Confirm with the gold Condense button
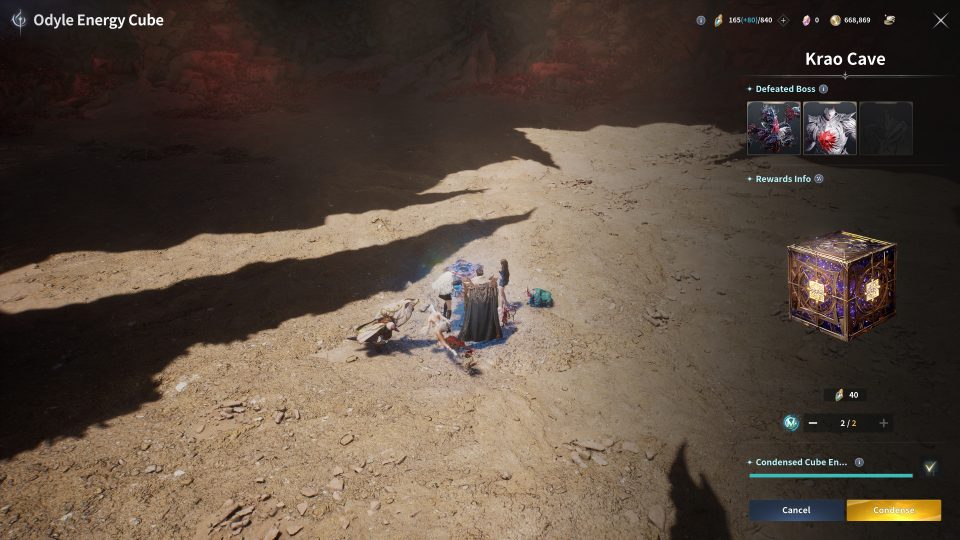This screenshot has width=960, height=540. [893, 510]
